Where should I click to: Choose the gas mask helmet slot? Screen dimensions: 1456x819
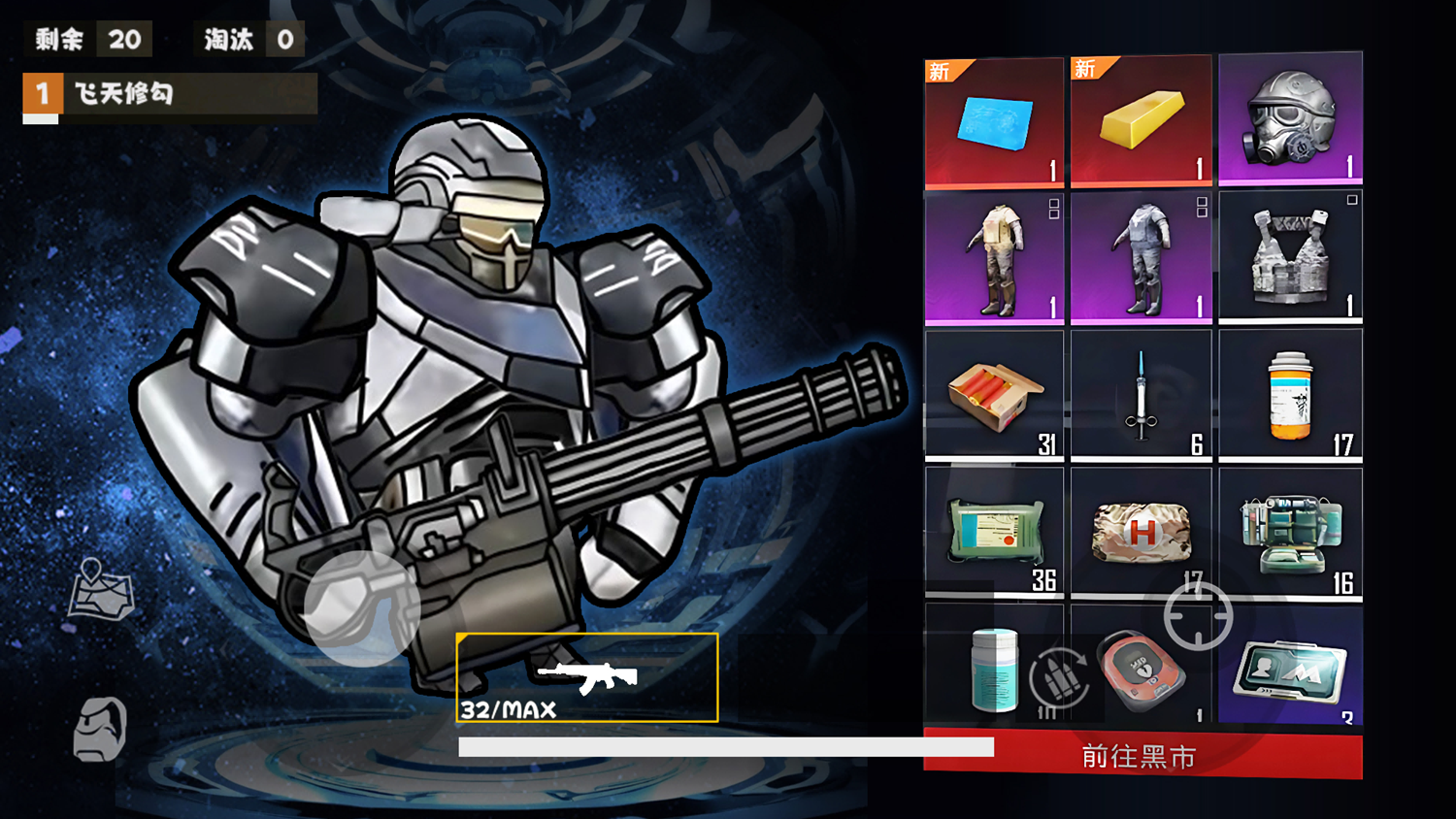coord(1290,118)
